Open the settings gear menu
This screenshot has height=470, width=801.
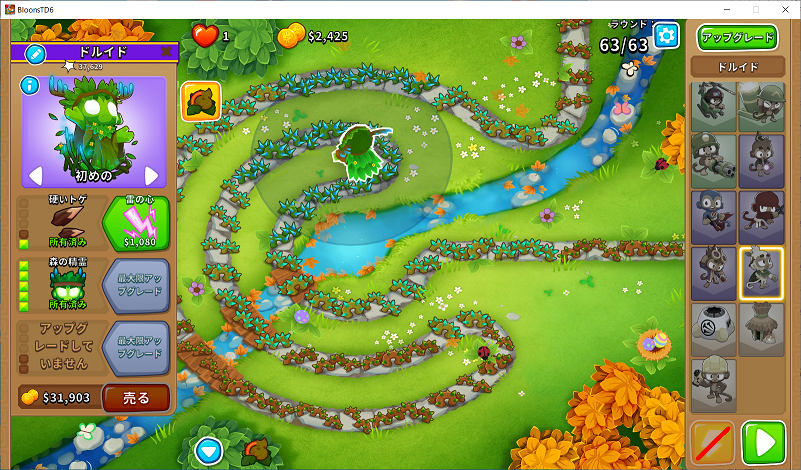(x=667, y=37)
